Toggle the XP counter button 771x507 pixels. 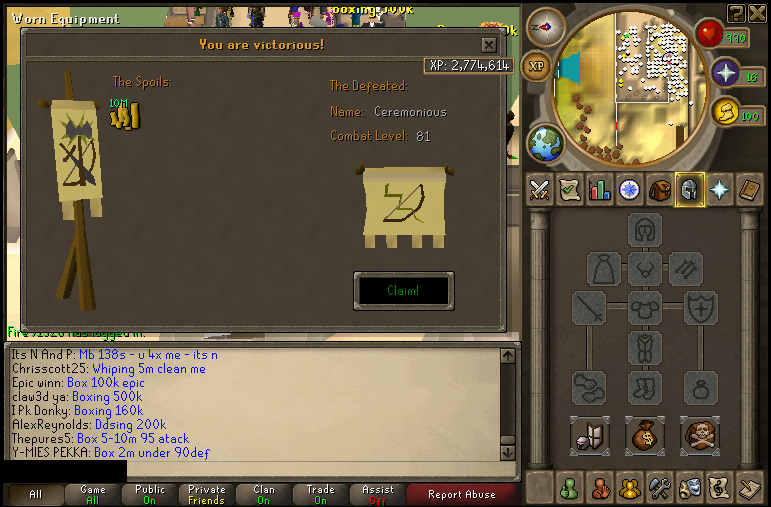538,65
